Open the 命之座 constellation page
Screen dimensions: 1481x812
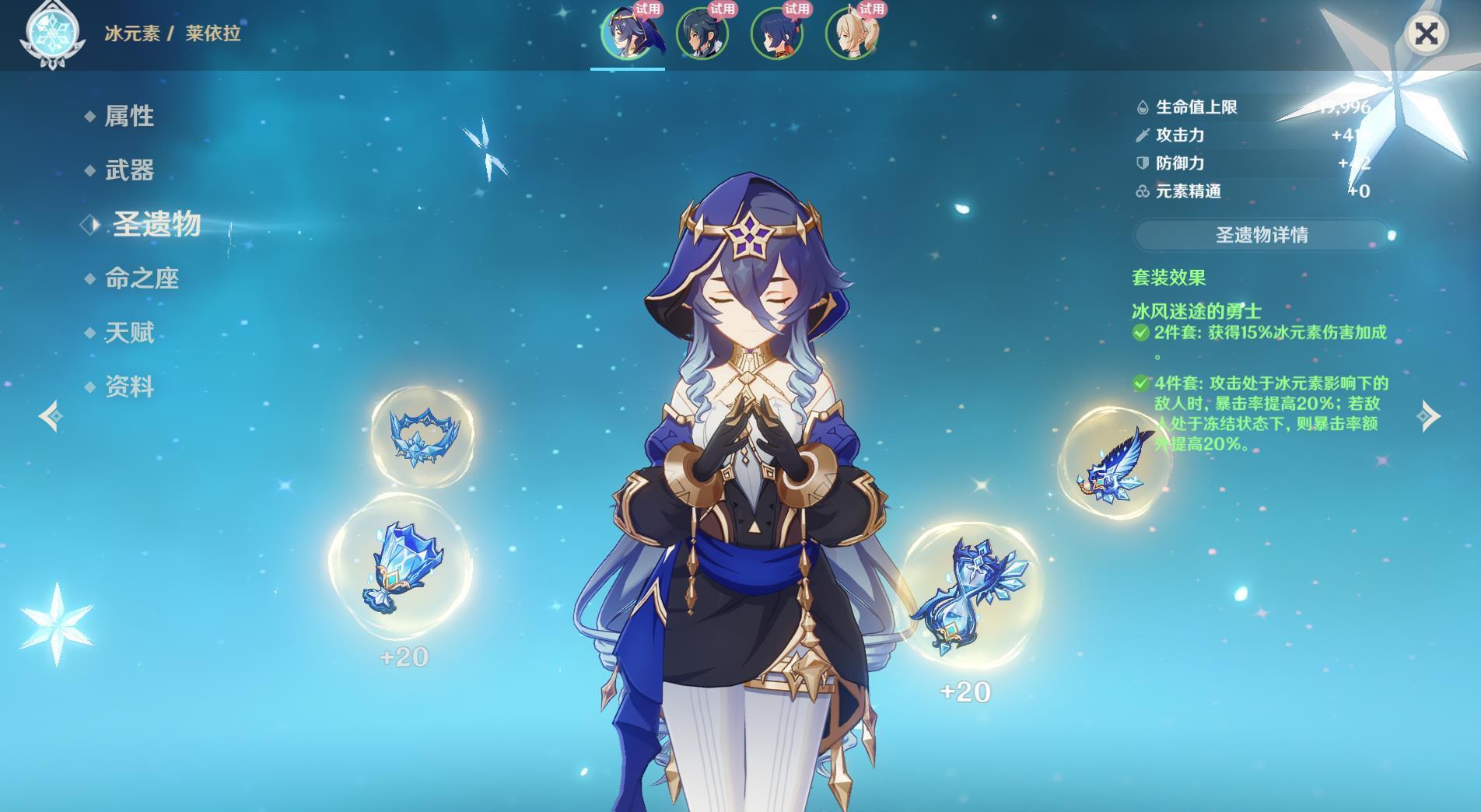[142, 278]
